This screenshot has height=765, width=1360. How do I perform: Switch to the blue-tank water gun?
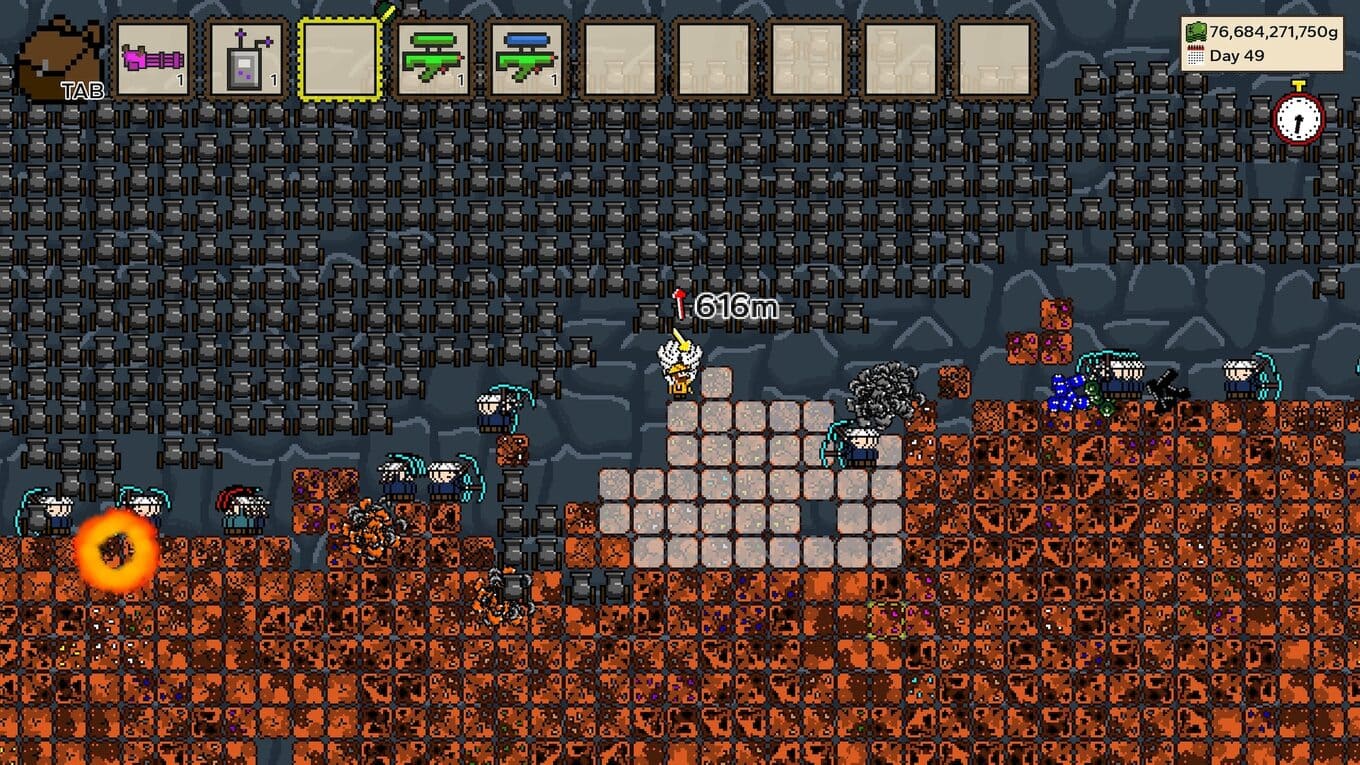click(x=528, y=60)
